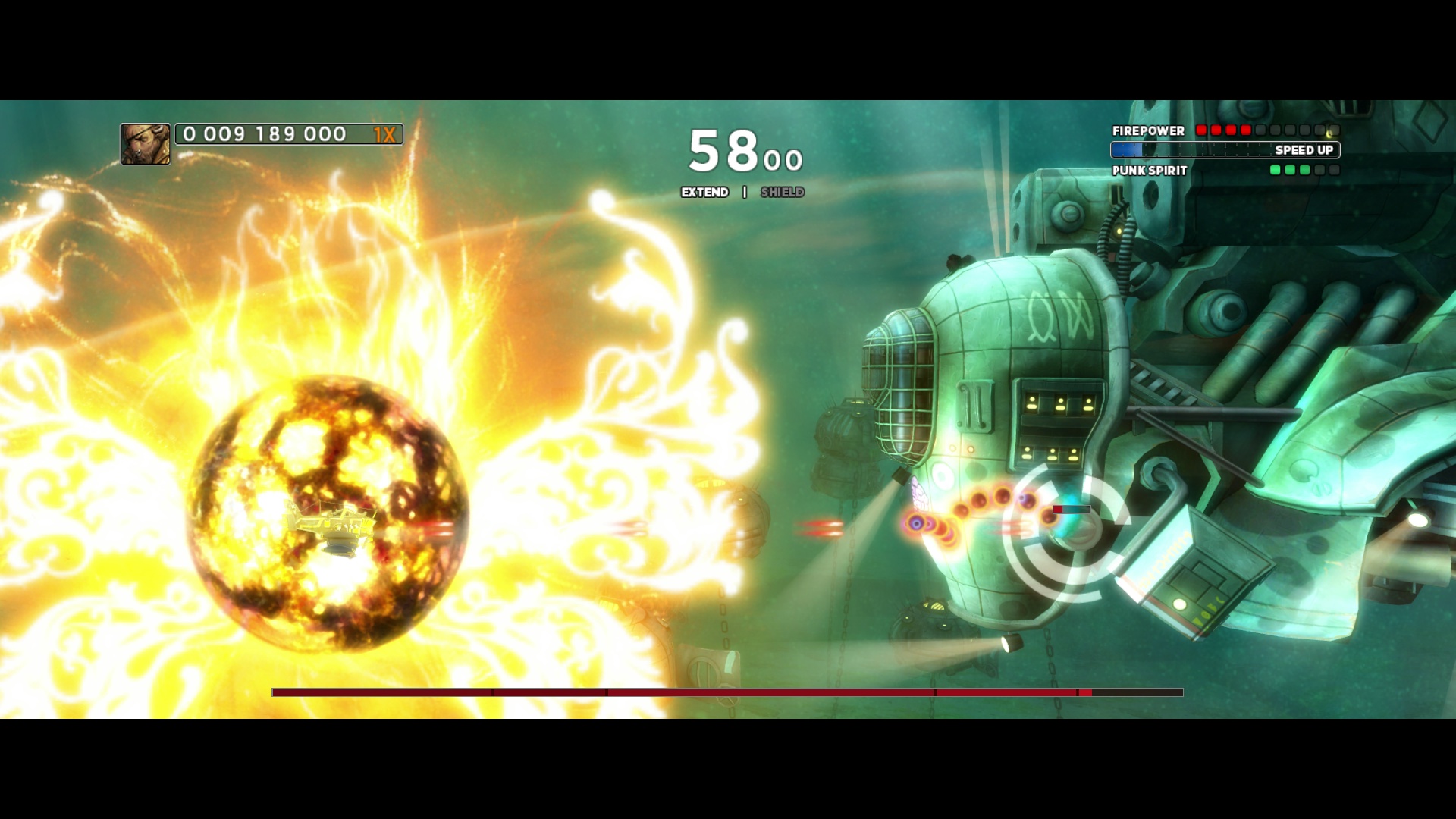Image resolution: width=1456 pixels, height=819 pixels.
Task: Click the pilot portrait icon
Action: (145, 144)
